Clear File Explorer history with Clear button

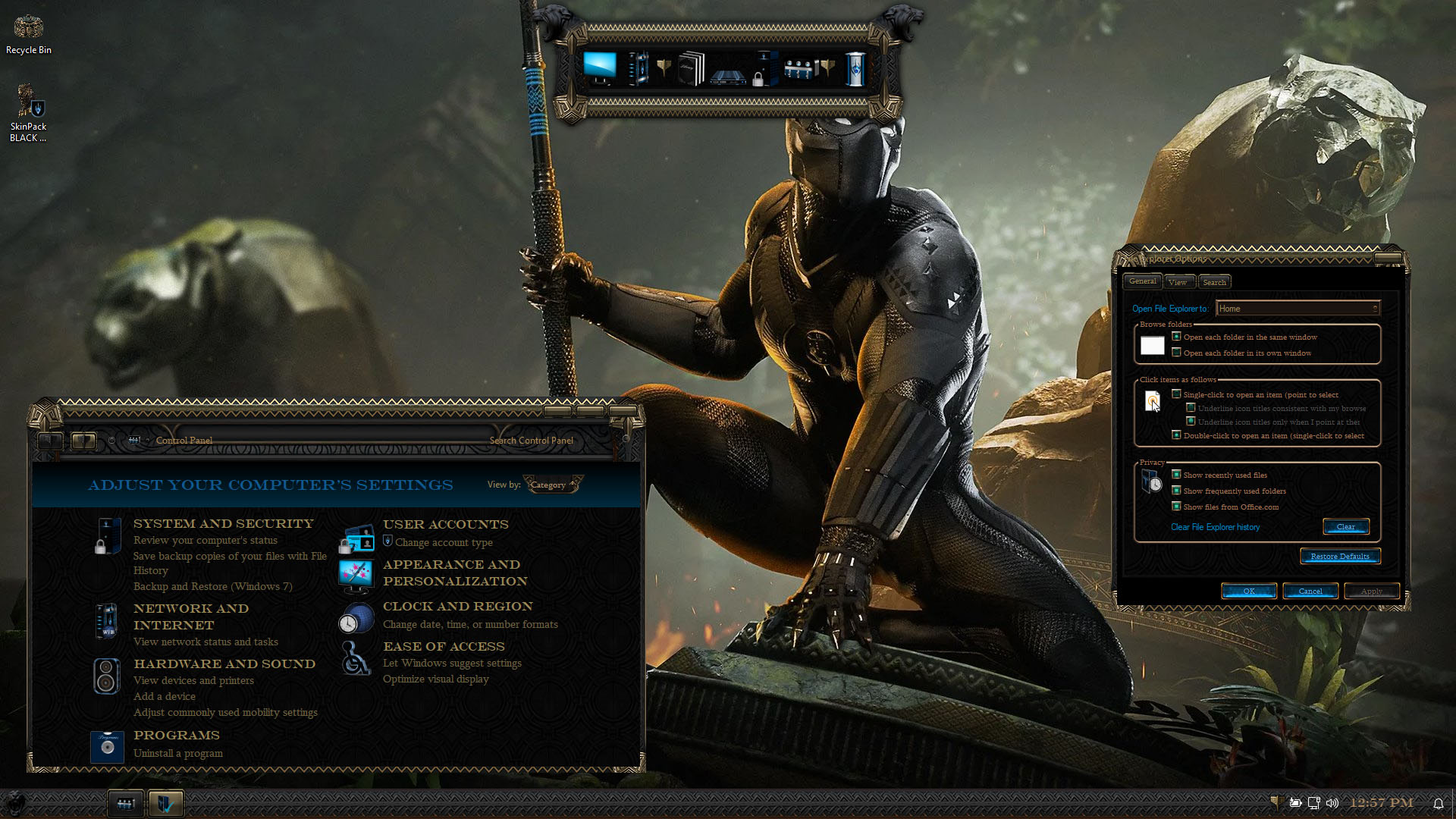[x=1345, y=527]
